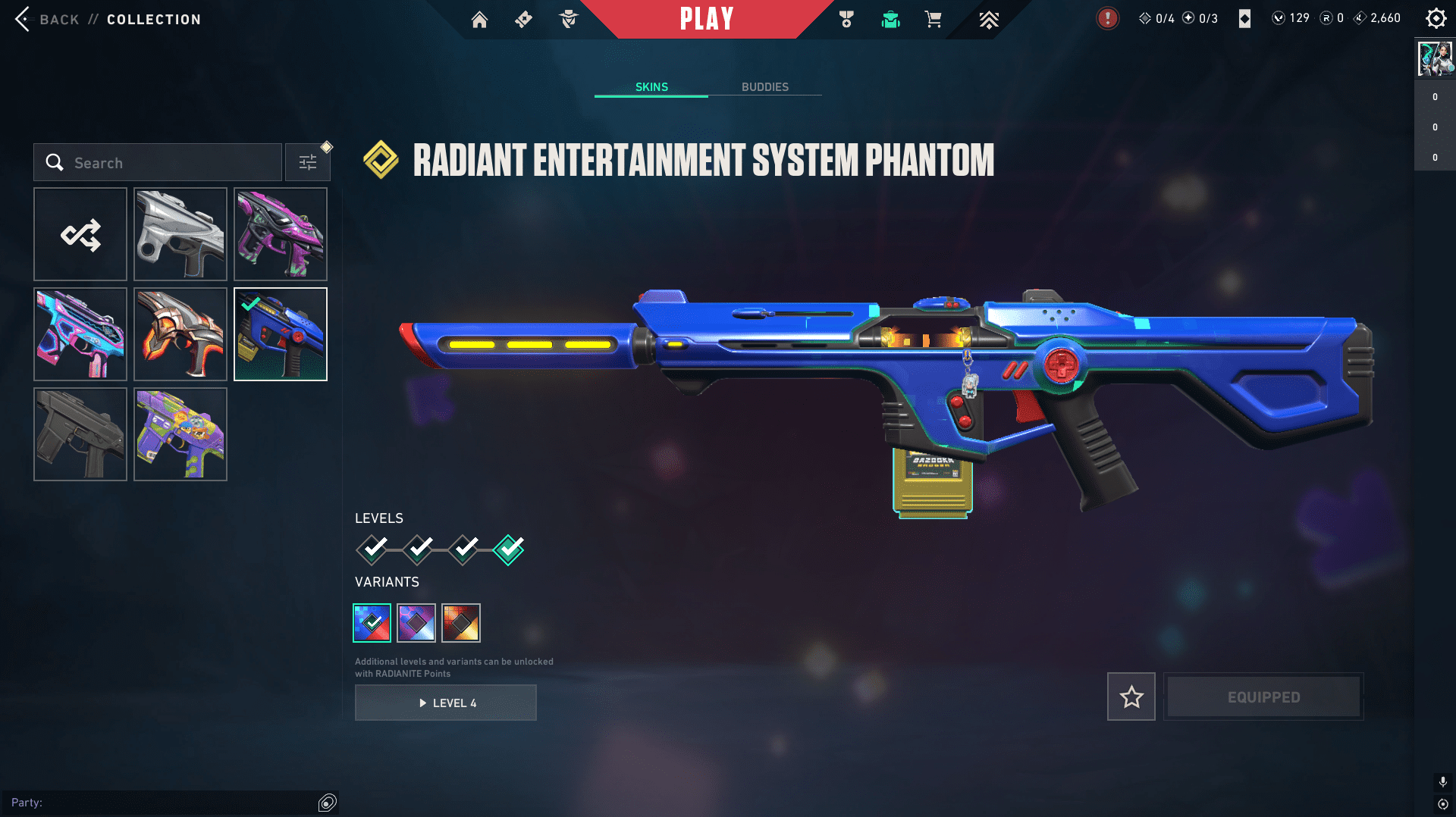Click the red alert notification icon
The width and height of the screenshot is (1456, 817).
click(1107, 18)
